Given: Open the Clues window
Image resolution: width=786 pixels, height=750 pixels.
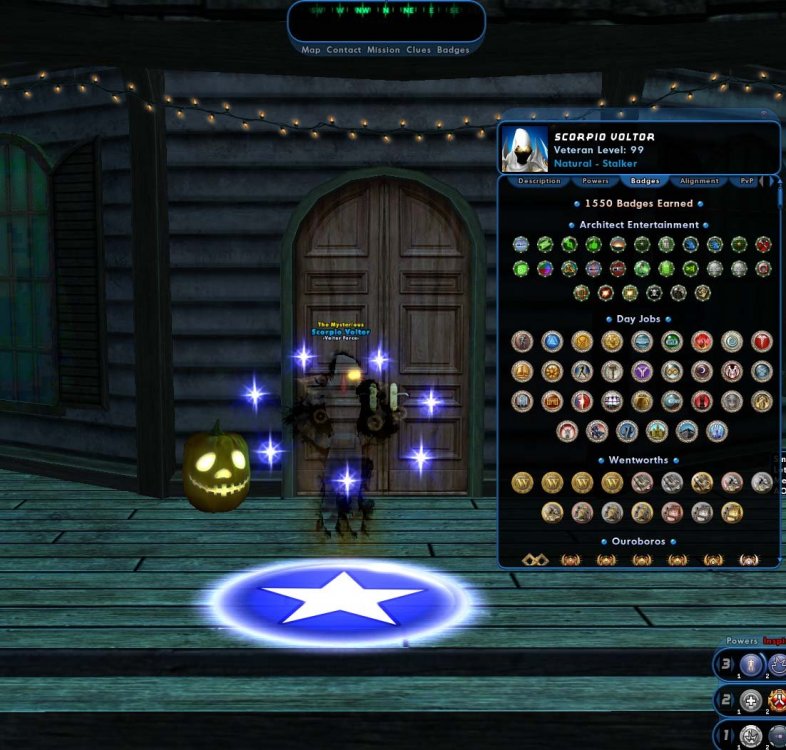Looking at the screenshot, I should [x=418, y=50].
